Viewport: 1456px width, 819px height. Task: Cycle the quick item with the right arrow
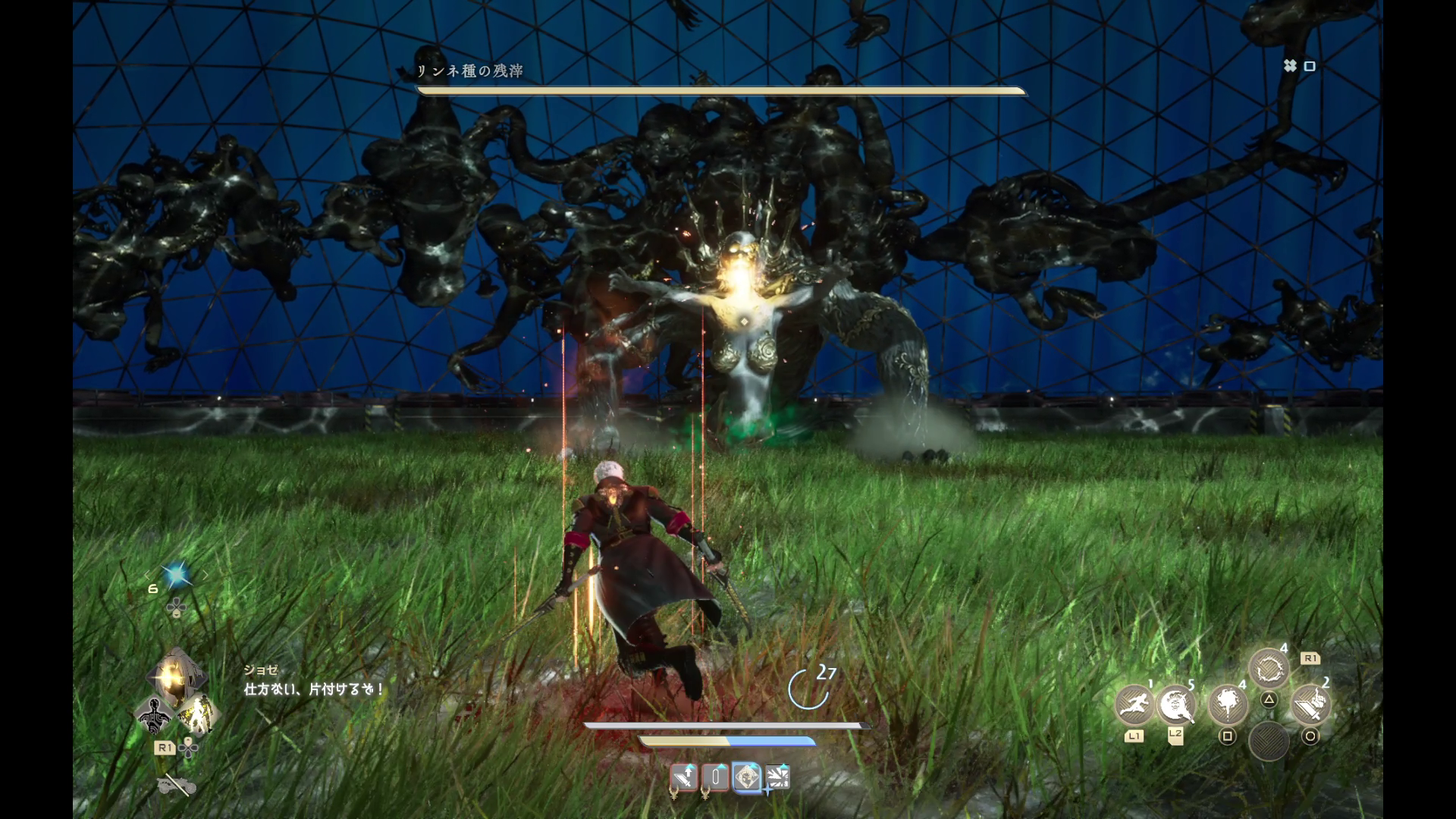(x=205, y=576)
